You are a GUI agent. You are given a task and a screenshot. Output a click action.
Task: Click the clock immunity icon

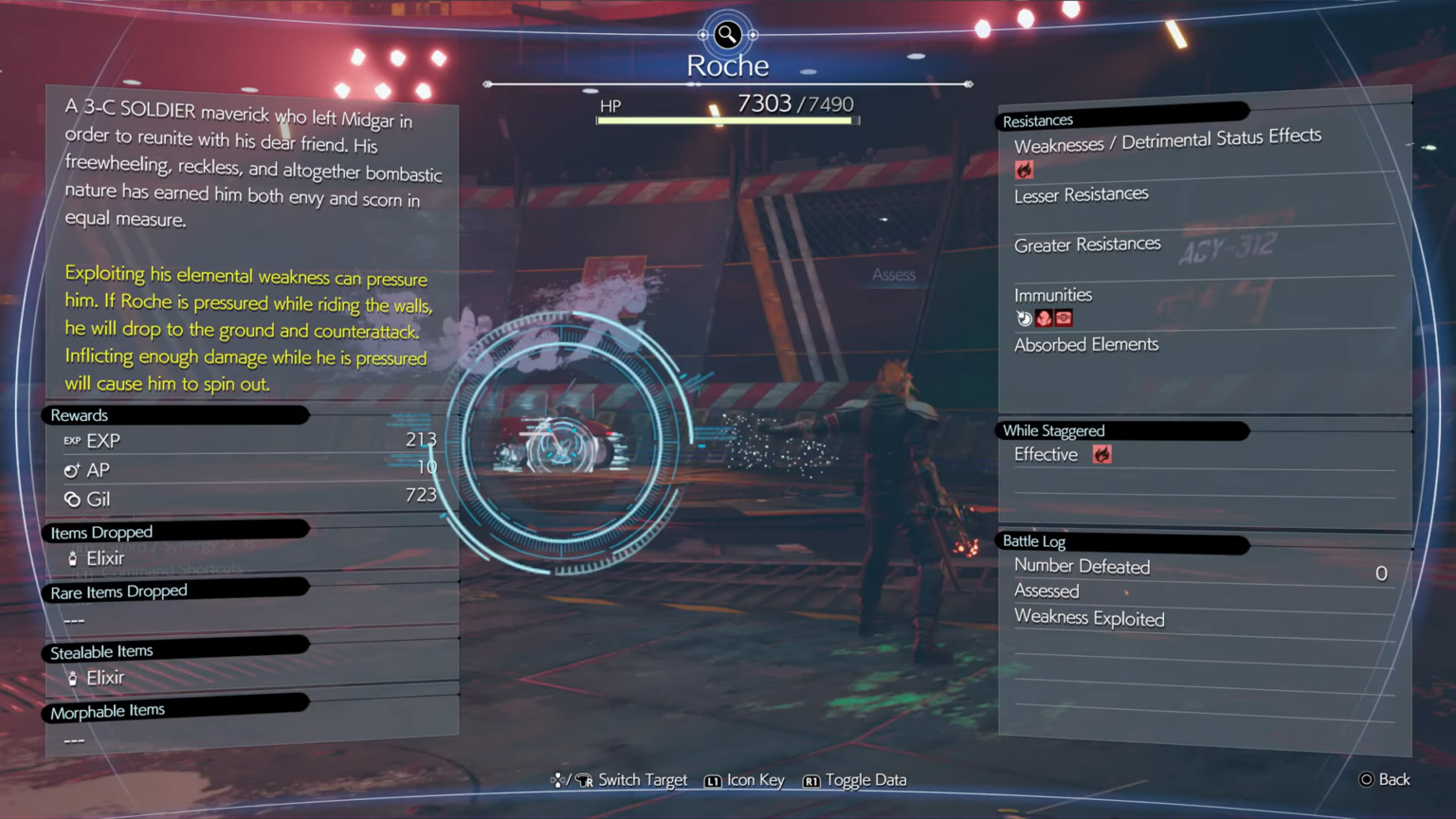1024,318
